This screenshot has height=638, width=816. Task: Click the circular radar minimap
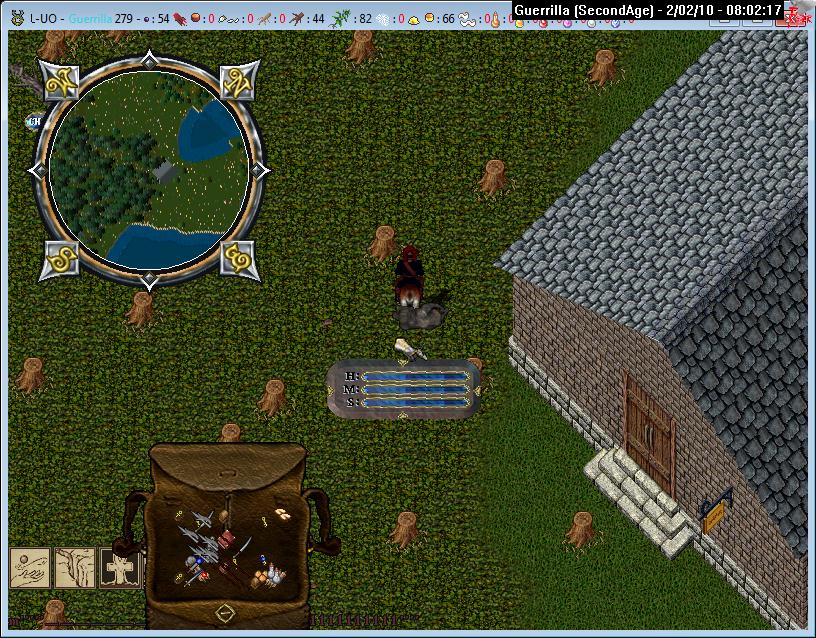coord(148,171)
